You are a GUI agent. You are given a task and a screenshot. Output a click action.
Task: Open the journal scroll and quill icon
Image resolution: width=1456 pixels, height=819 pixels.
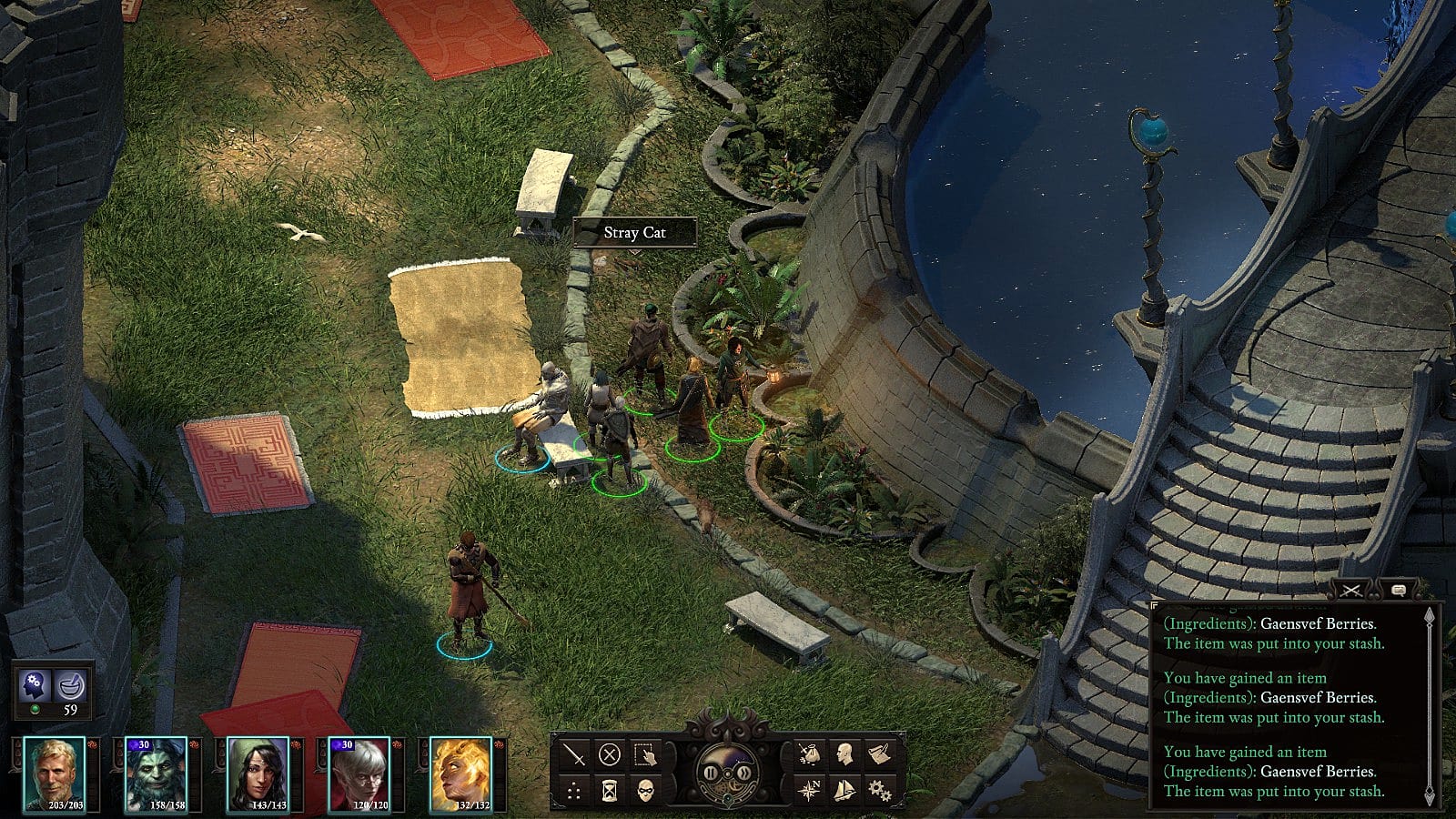[x=879, y=754]
